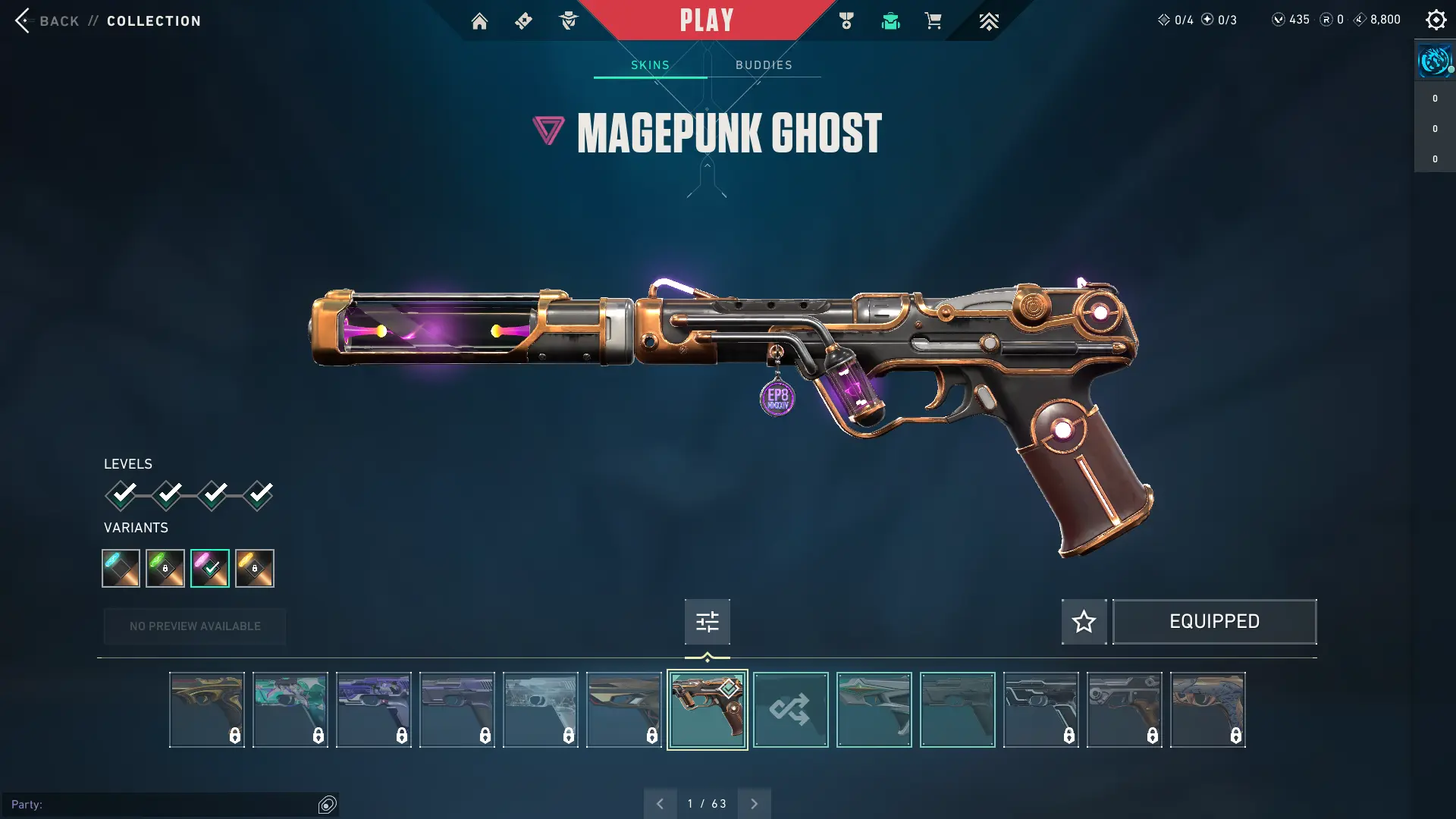This screenshot has width=1456, height=819.
Task: Go to the next page of skins
Action: (754, 804)
